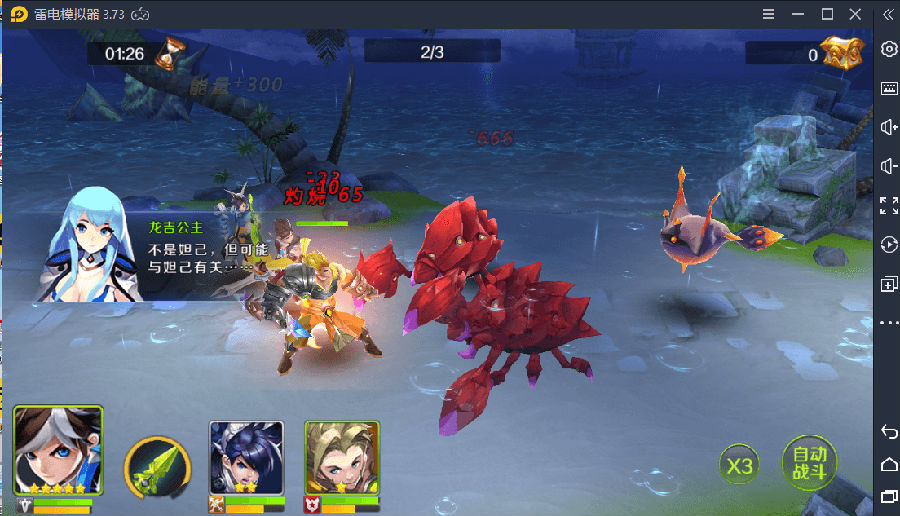Close the emulator window
Viewport: 900px width, 516px height.
[855, 14]
